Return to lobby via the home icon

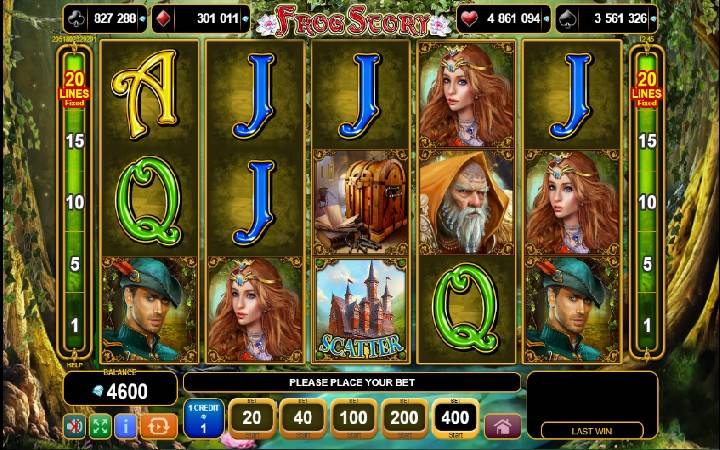[502, 425]
